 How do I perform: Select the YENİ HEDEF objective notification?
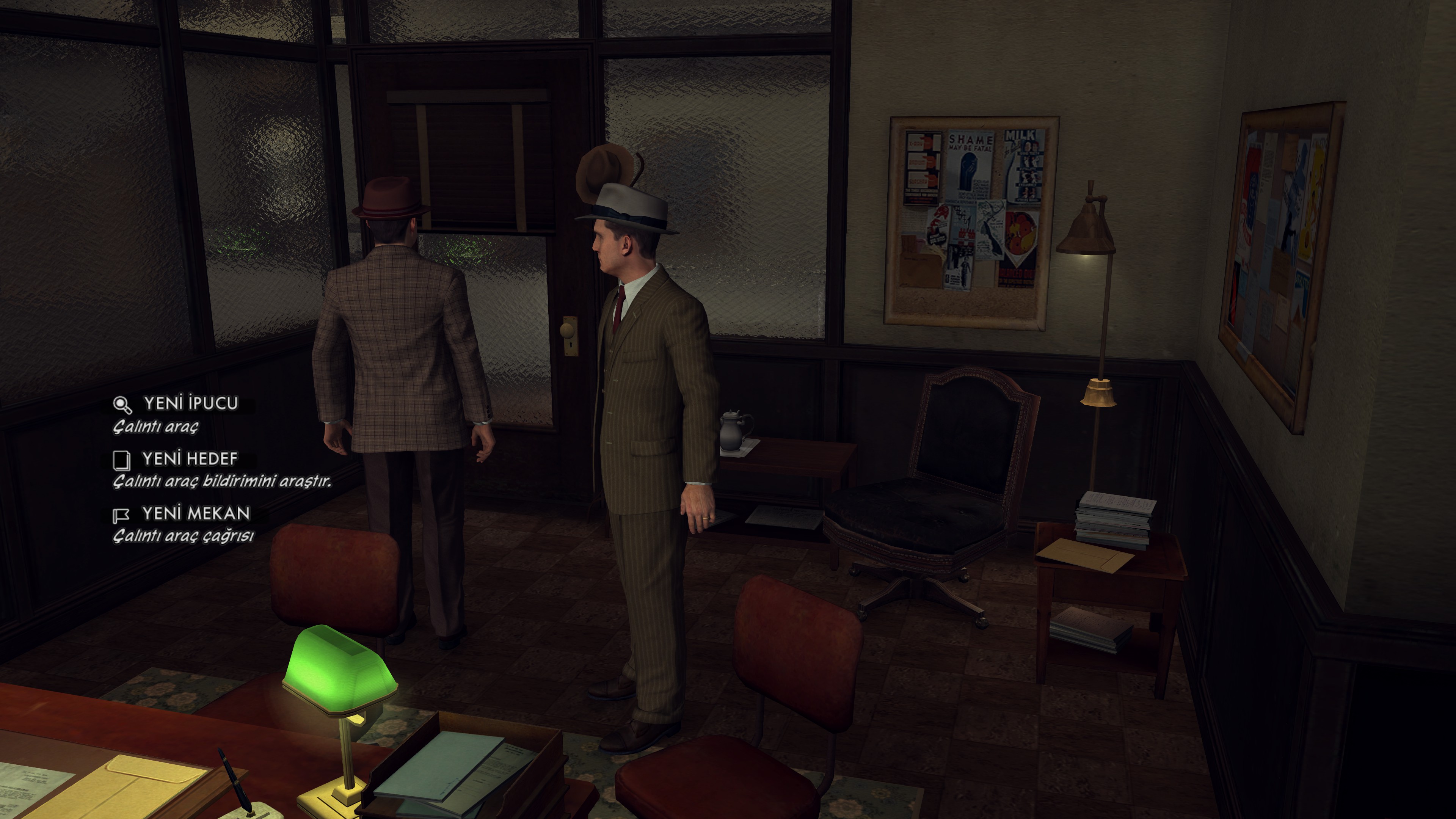coord(190,459)
